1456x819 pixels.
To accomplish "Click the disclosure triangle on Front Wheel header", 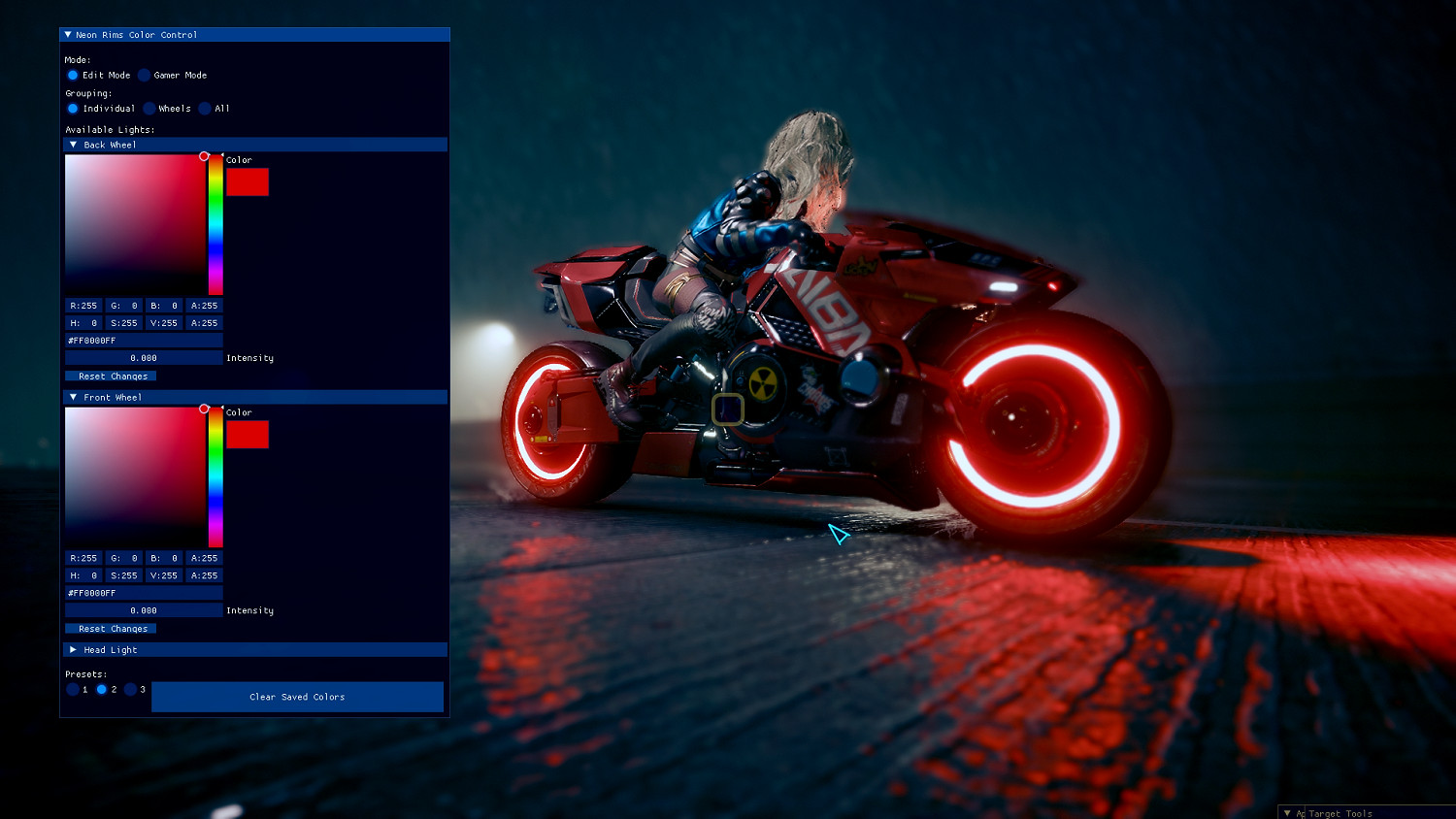I will (73, 397).
